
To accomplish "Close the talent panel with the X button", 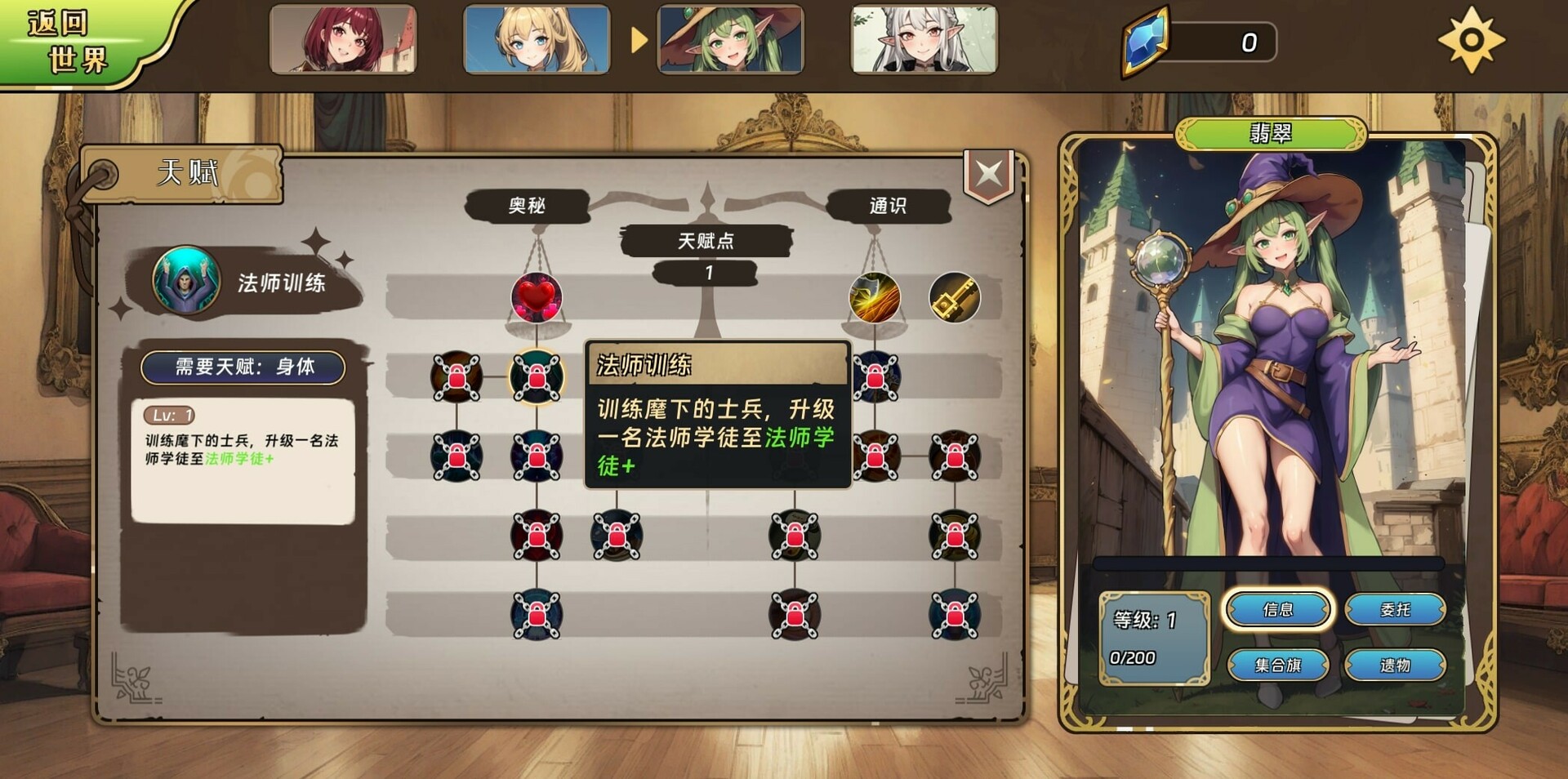I will pyautogui.click(x=988, y=173).
